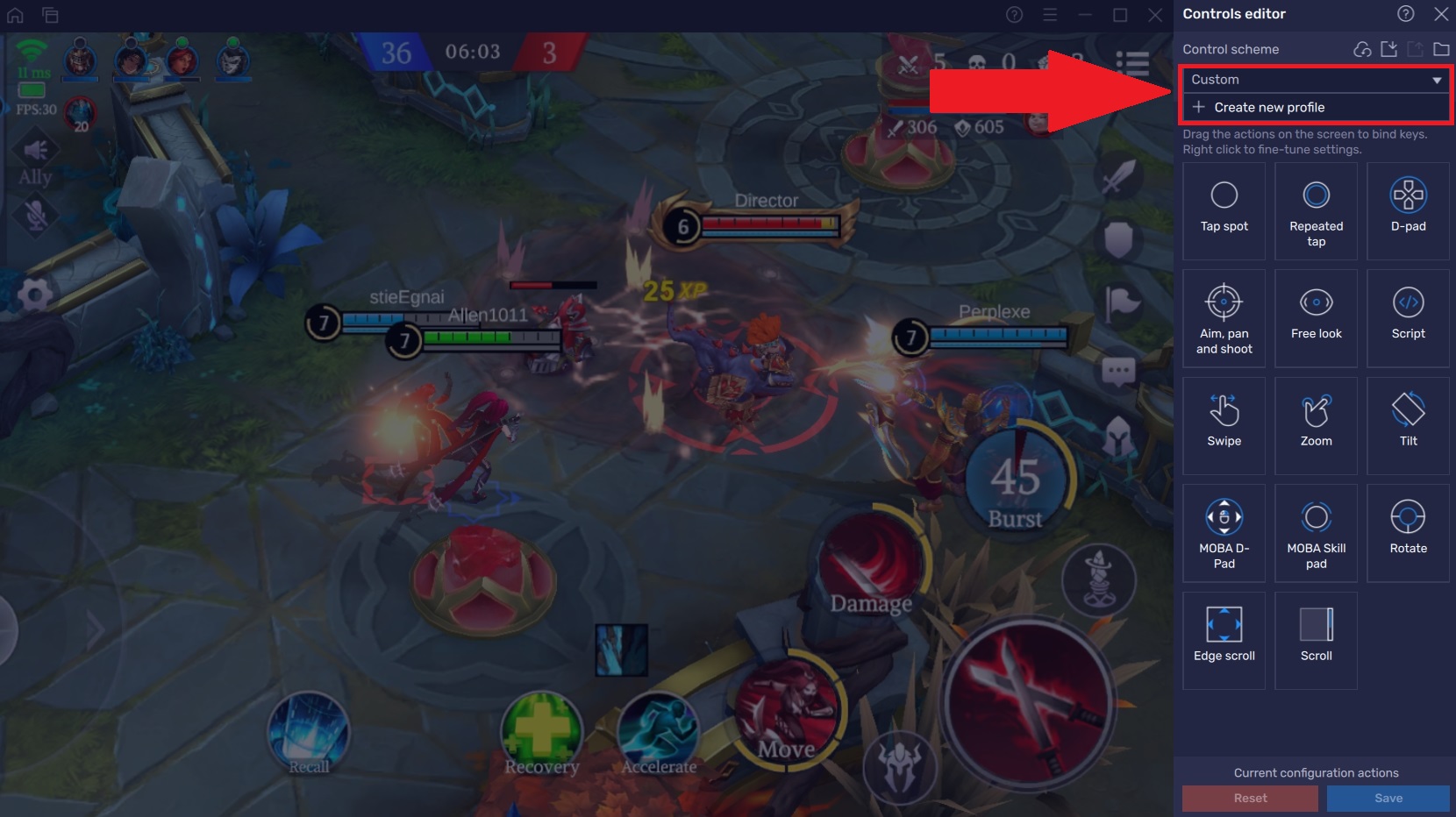Select the Tap spot control

click(1224, 210)
